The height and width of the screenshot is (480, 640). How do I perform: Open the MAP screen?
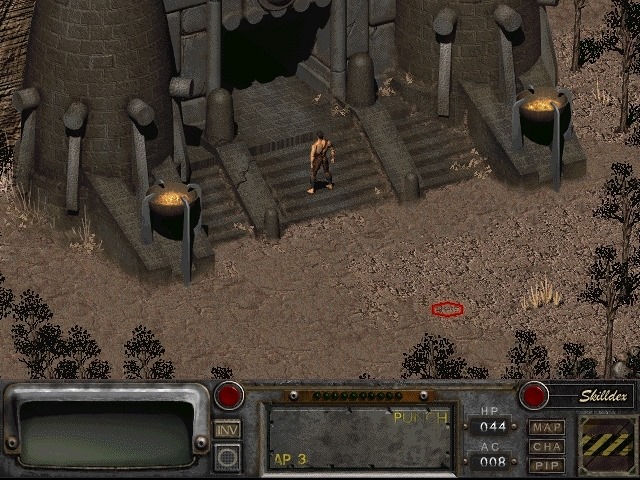pos(547,427)
